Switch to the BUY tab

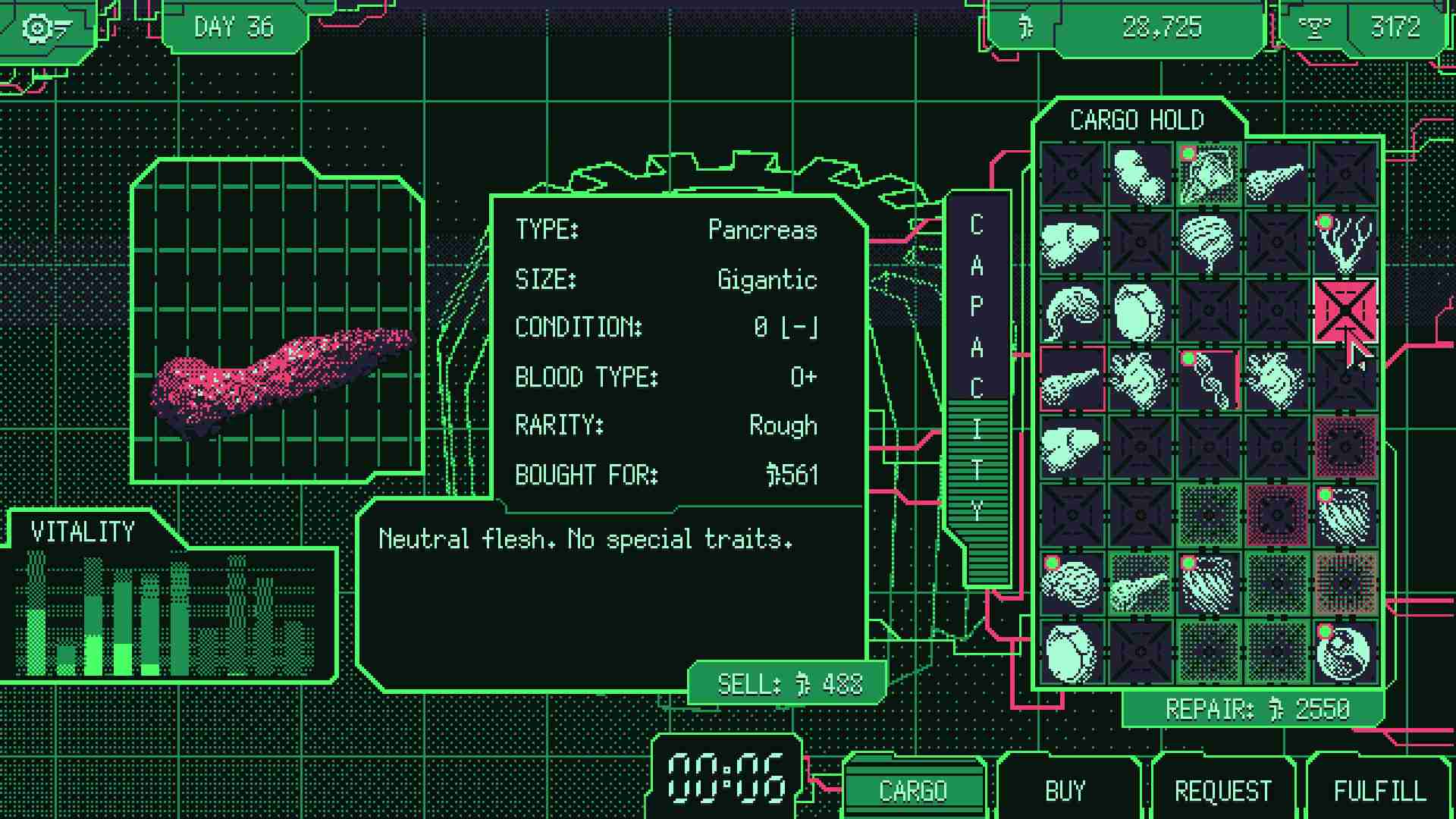pyautogui.click(x=1065, y=790)
